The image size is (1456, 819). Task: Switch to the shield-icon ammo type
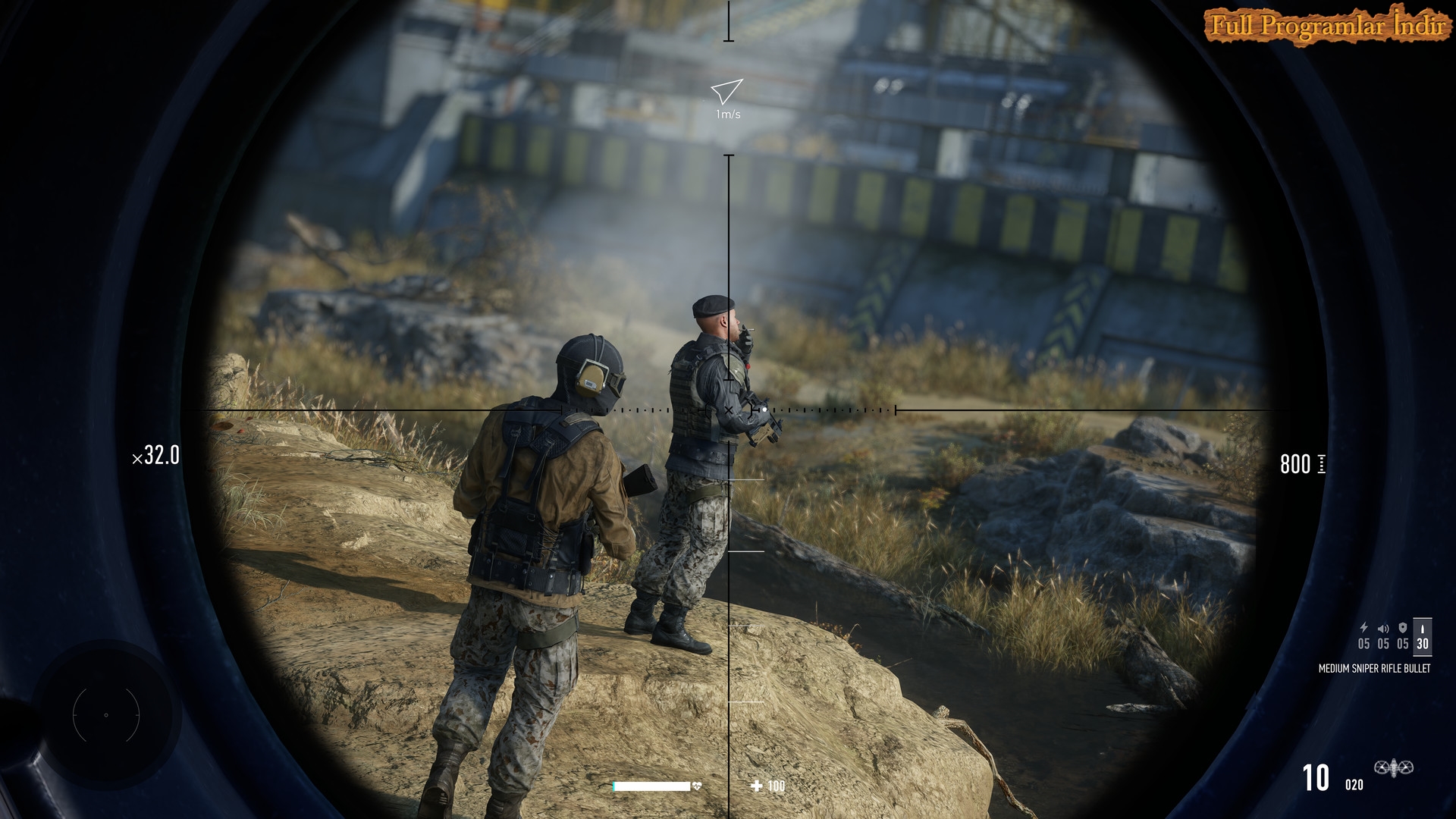(x=1403, y=635)
